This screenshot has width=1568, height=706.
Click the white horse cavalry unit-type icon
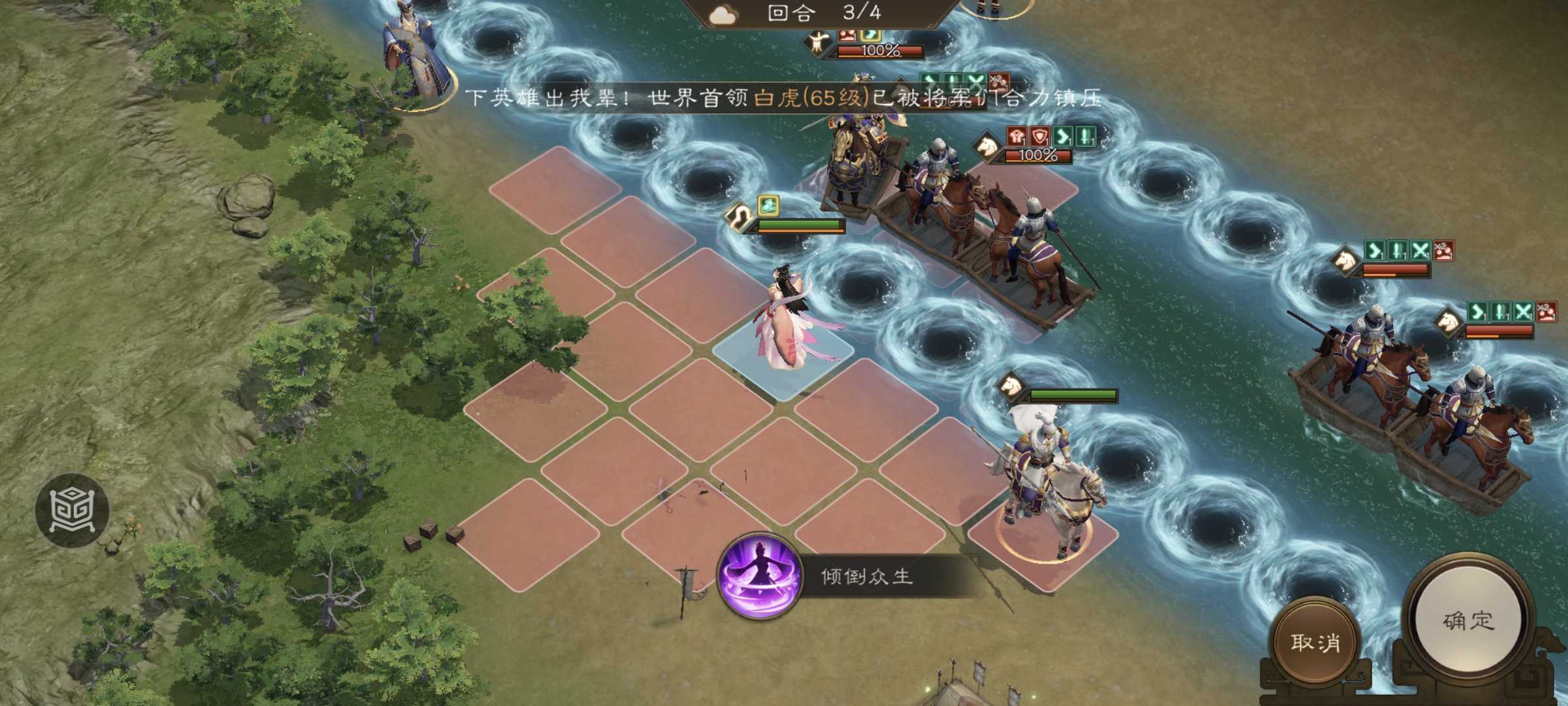click(x=989, y=146)
